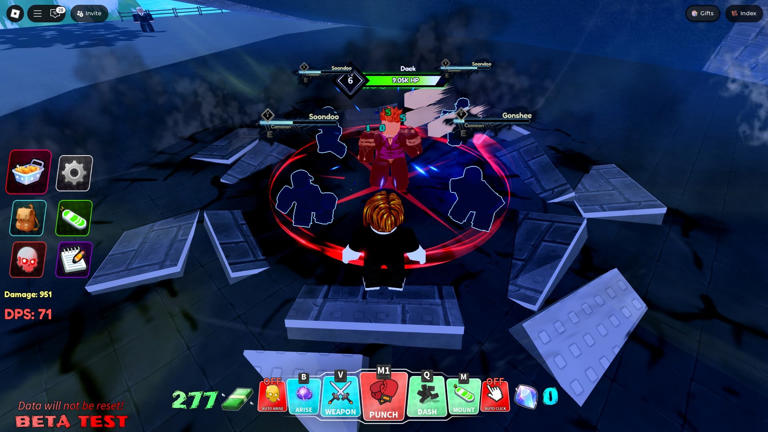Open the Gifts menu
This screenshot has height=432, width=768.
coord(703,14)
